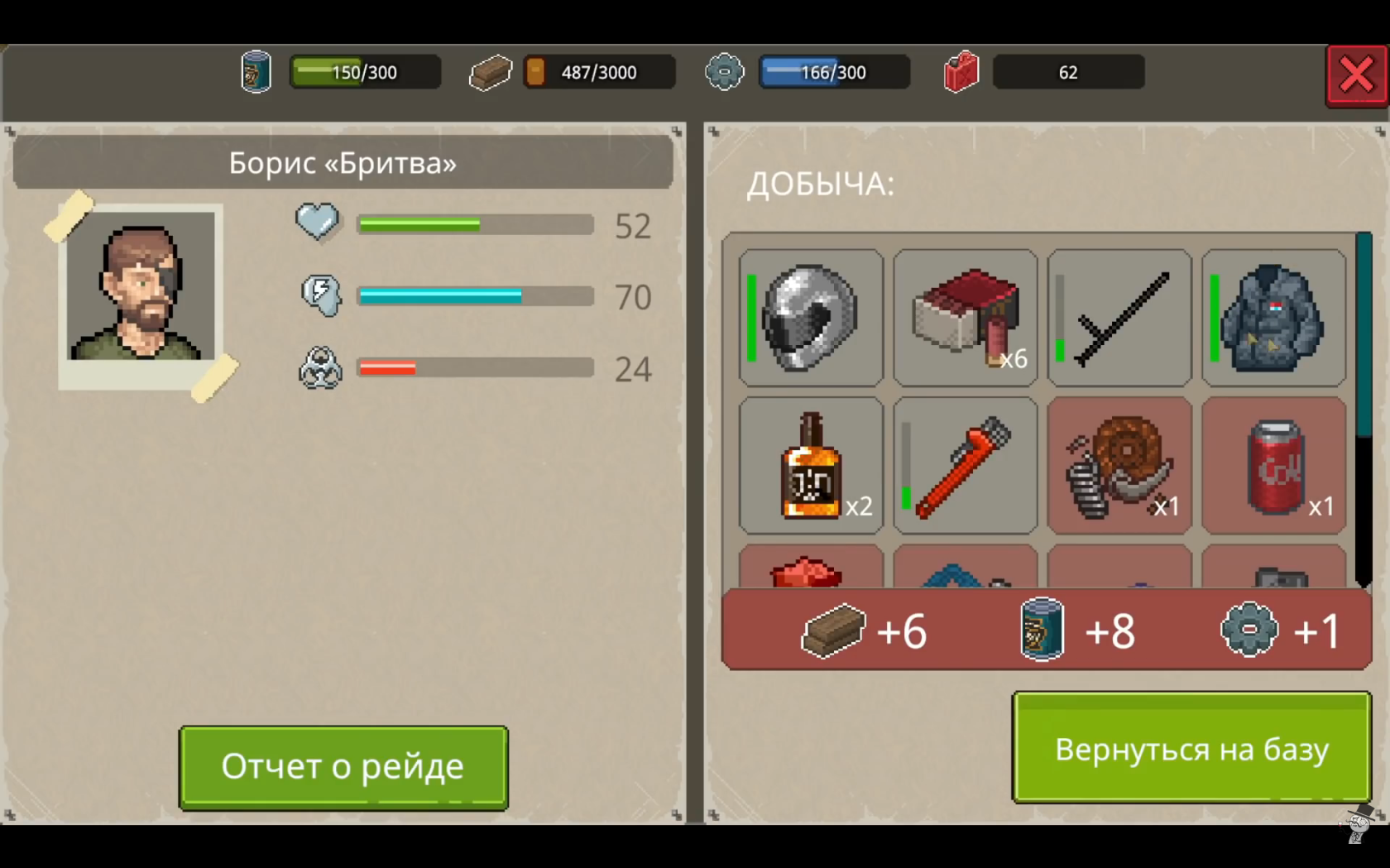Image resolution: width=1390 pixels, height=868 pixels.
Task: Close the raid results screen
Action: pos(1356,76)
